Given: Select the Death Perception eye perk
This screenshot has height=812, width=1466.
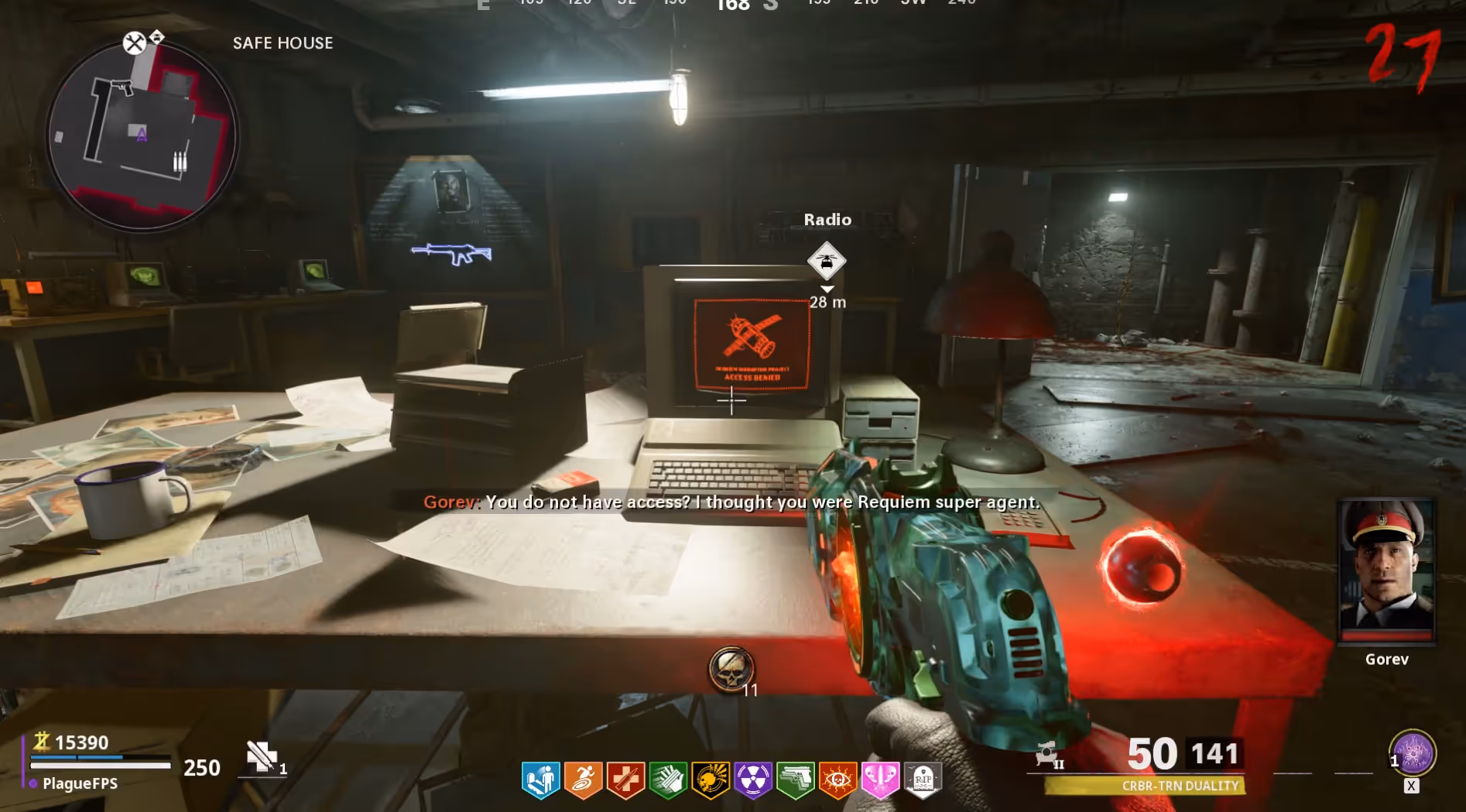Looking at the screenshot, I should [x=838, y=779].
